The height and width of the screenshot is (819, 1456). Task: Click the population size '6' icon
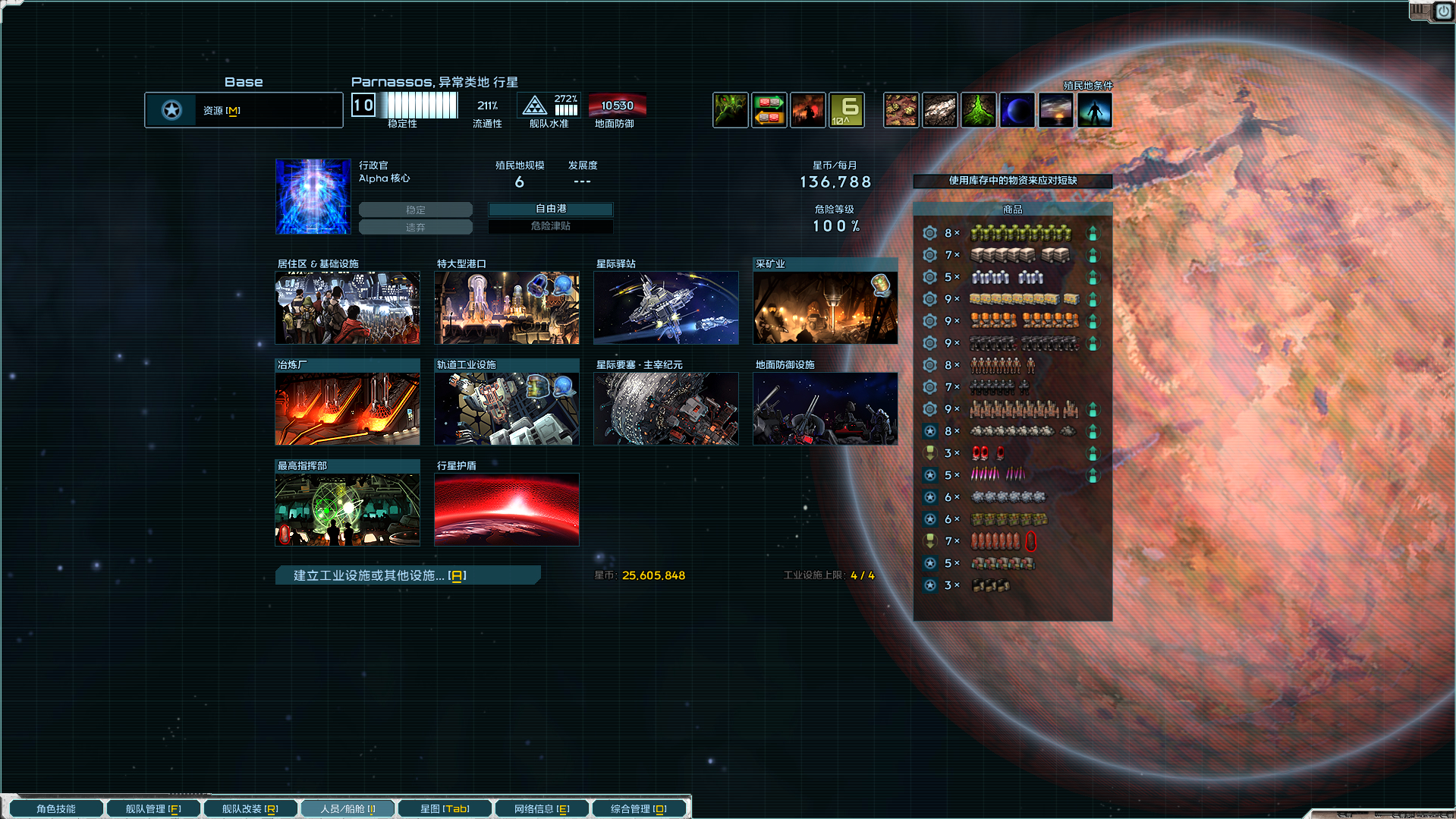tap(846, 109)
